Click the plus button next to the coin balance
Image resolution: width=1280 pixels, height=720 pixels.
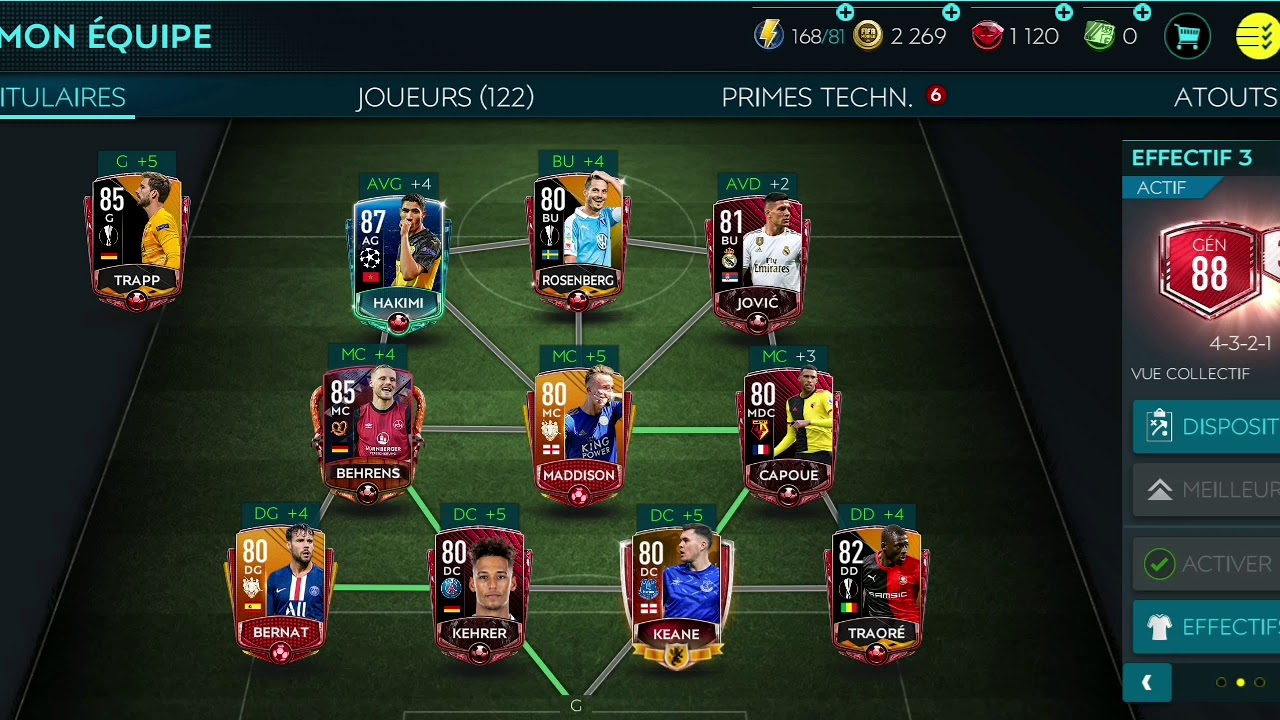(950, 13)
